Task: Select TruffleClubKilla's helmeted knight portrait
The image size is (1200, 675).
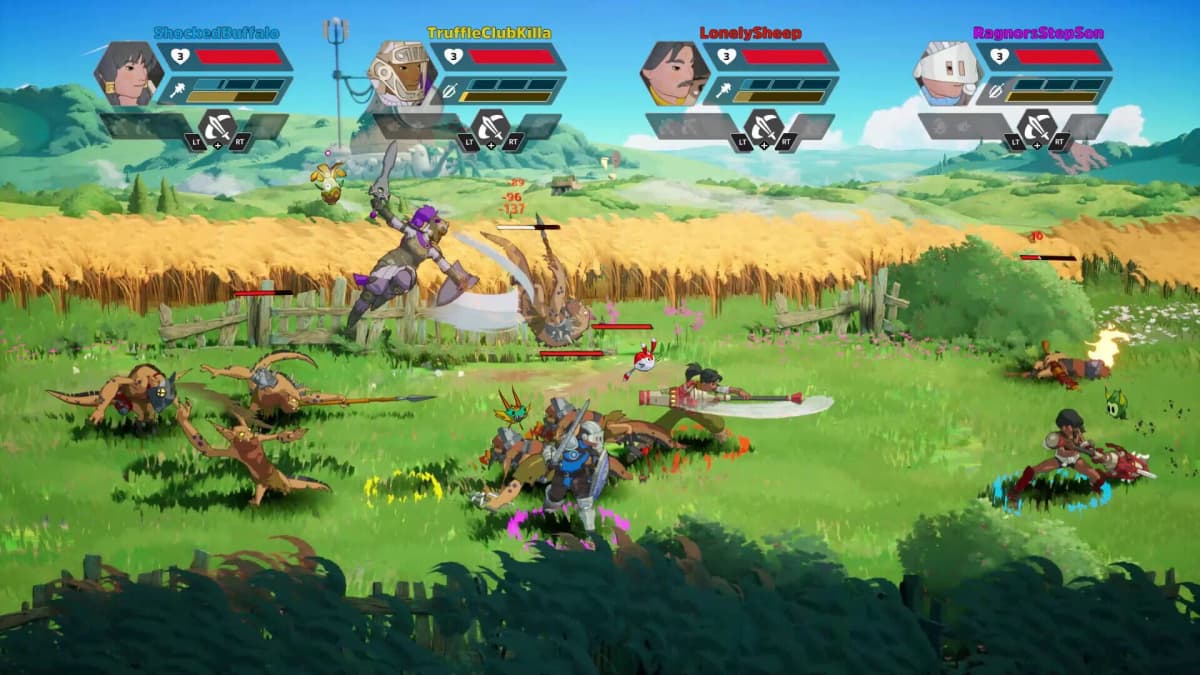Action: [x=402, y=74]
